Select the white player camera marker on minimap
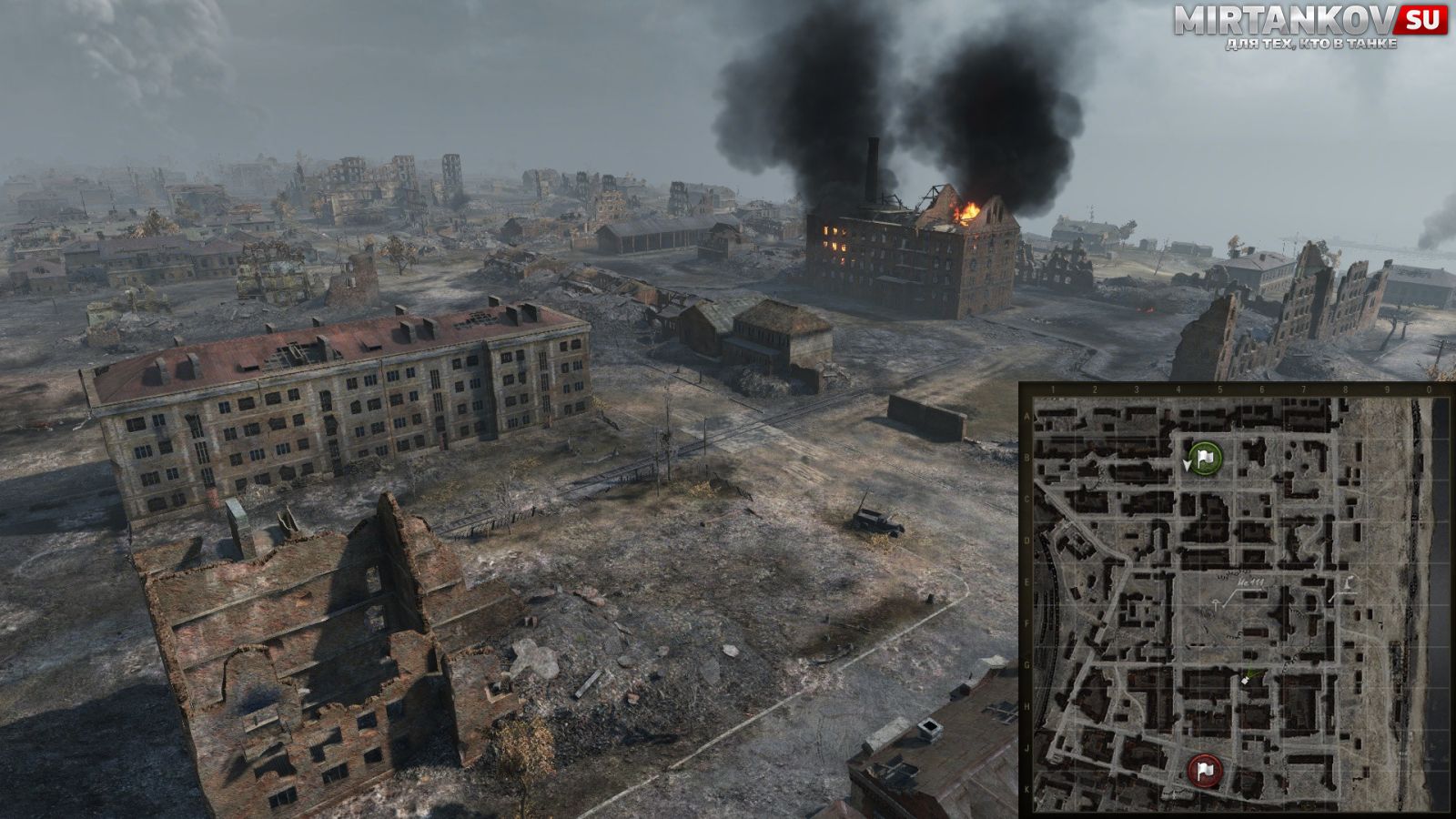Image resolution: width=1456 pixels, height=819 pixels. coord(1246,679)
